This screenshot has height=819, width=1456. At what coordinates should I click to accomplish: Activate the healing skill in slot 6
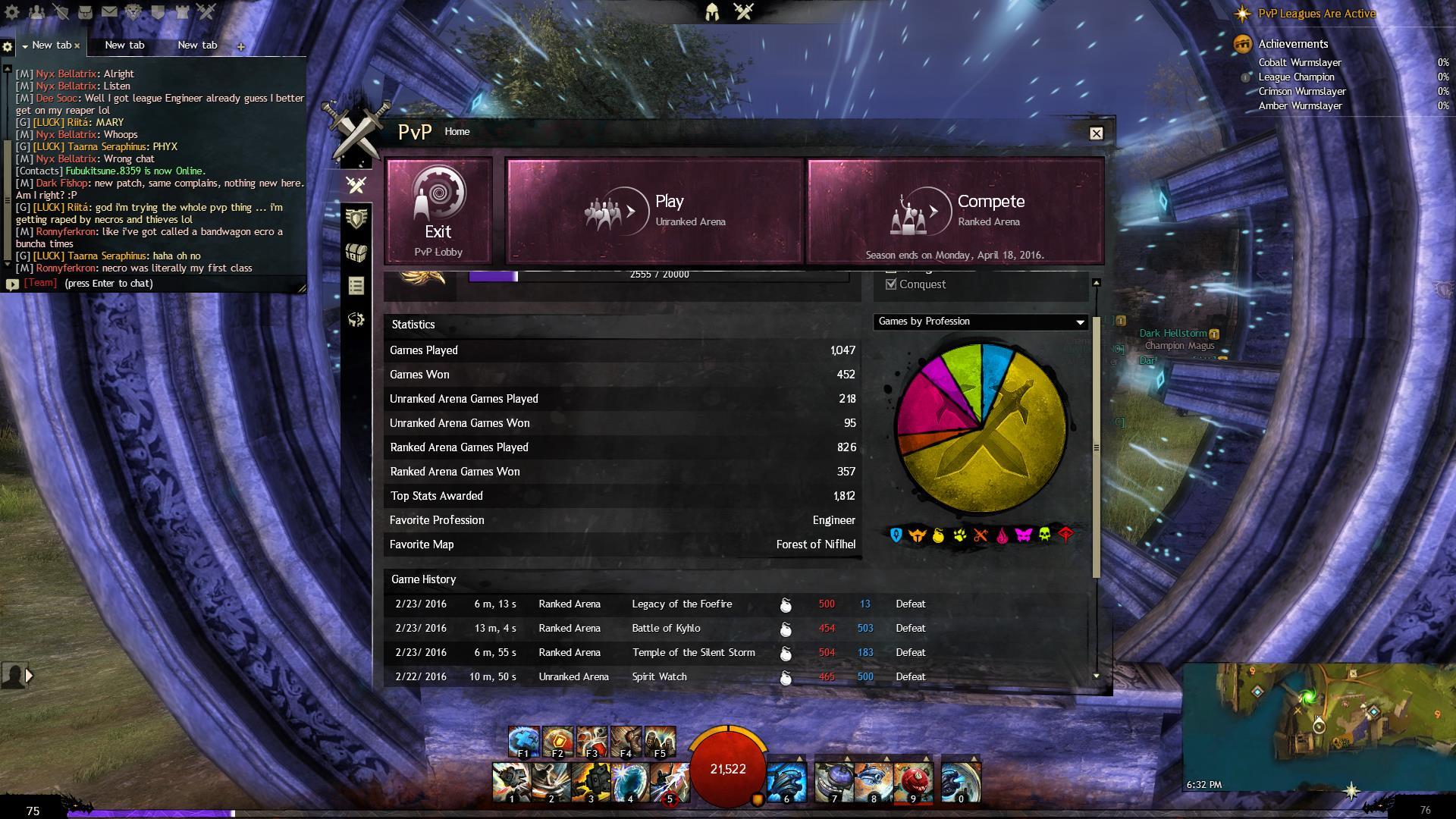[786, 783]
